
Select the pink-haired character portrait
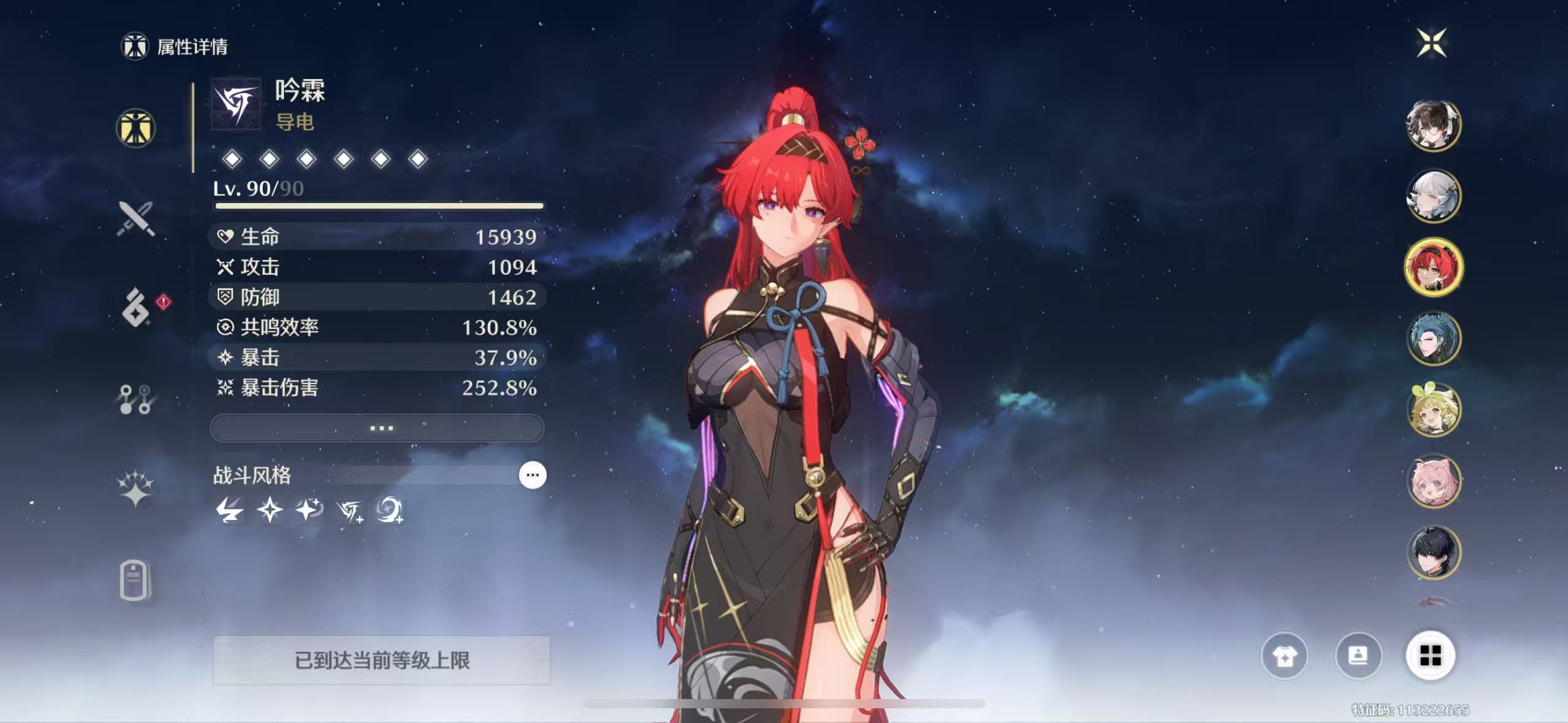[x=1433, y=481]
